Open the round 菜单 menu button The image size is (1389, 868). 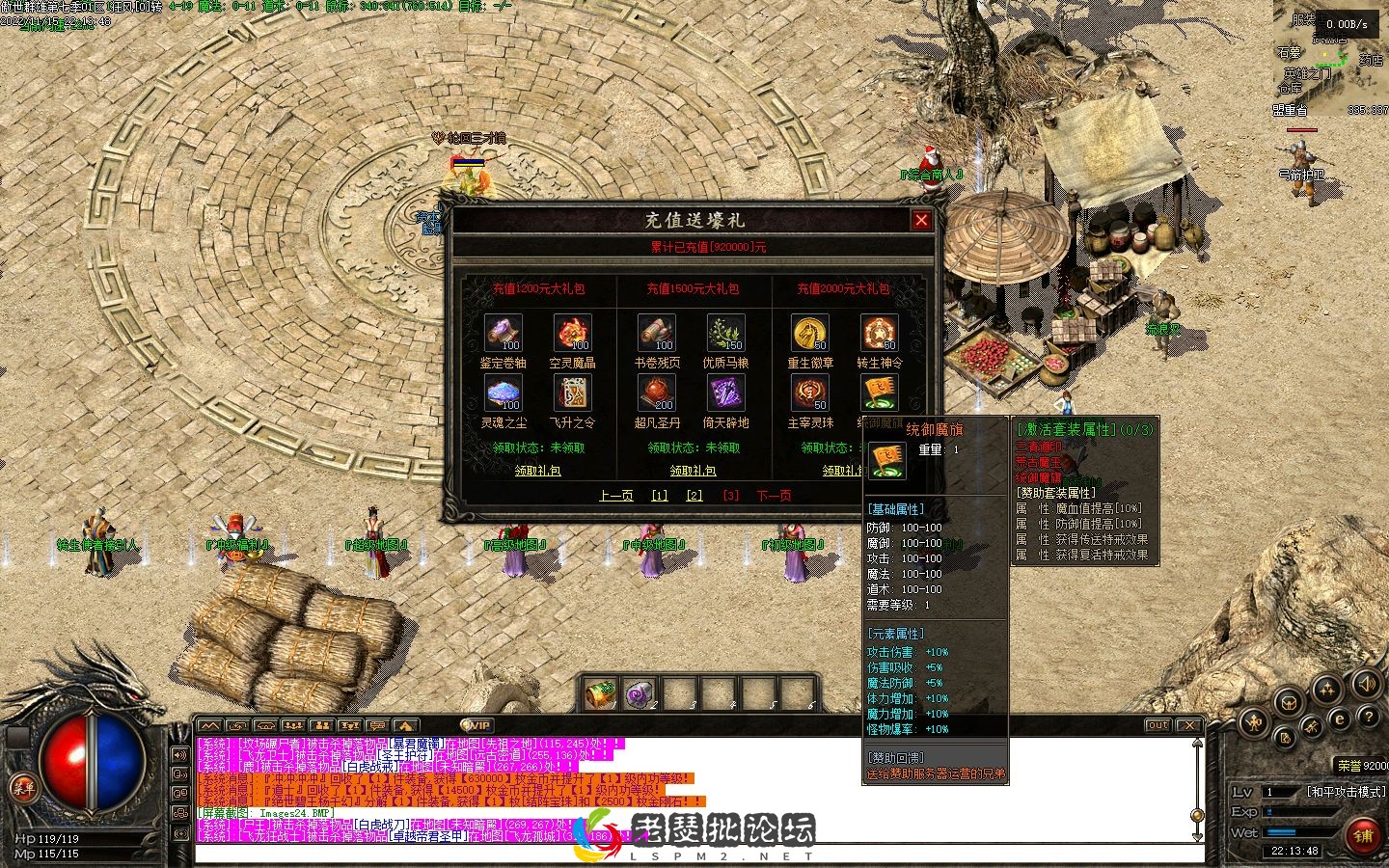coord(23,788)
